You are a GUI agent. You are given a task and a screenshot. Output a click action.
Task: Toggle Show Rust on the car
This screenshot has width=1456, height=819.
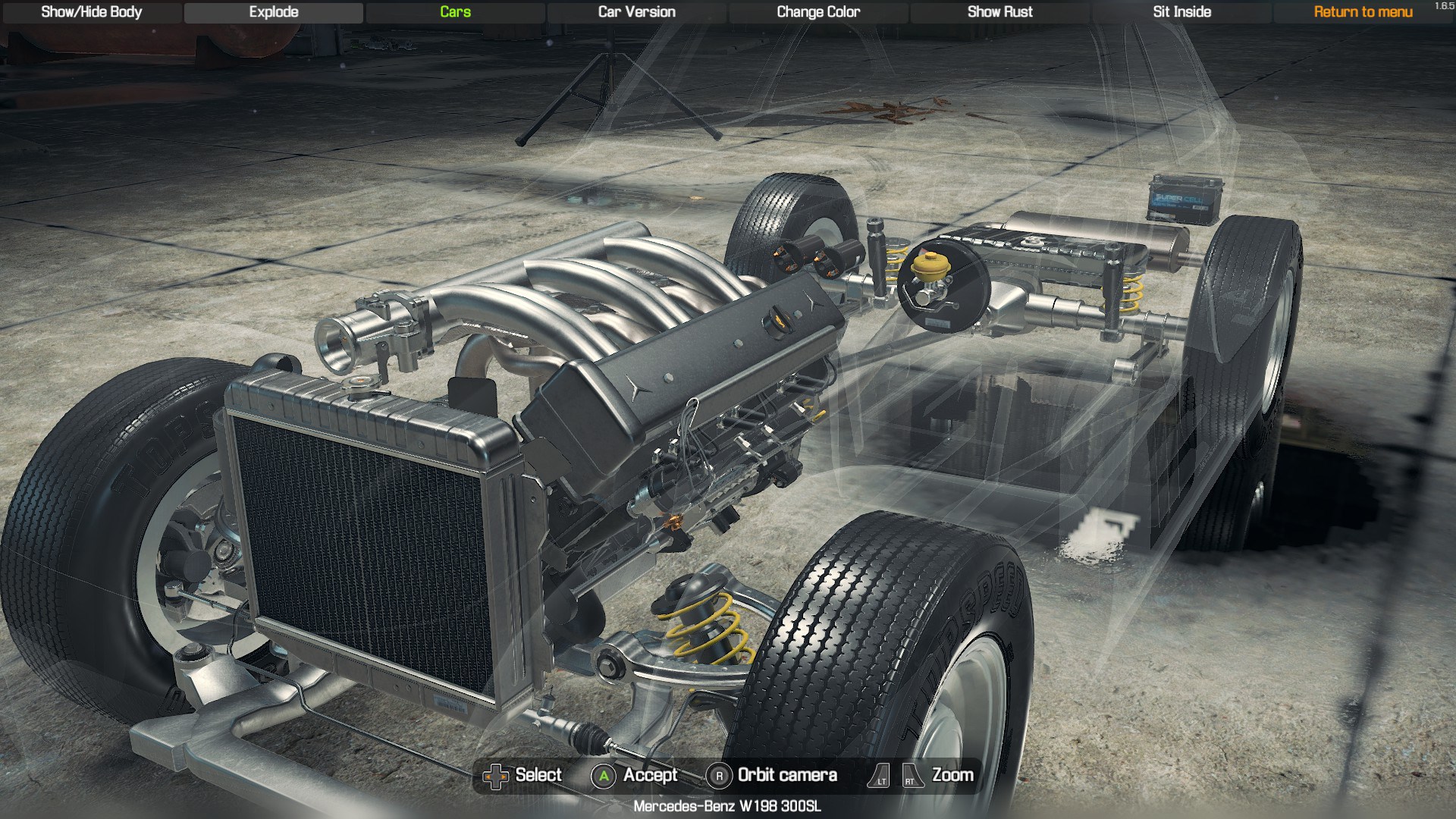999,12
